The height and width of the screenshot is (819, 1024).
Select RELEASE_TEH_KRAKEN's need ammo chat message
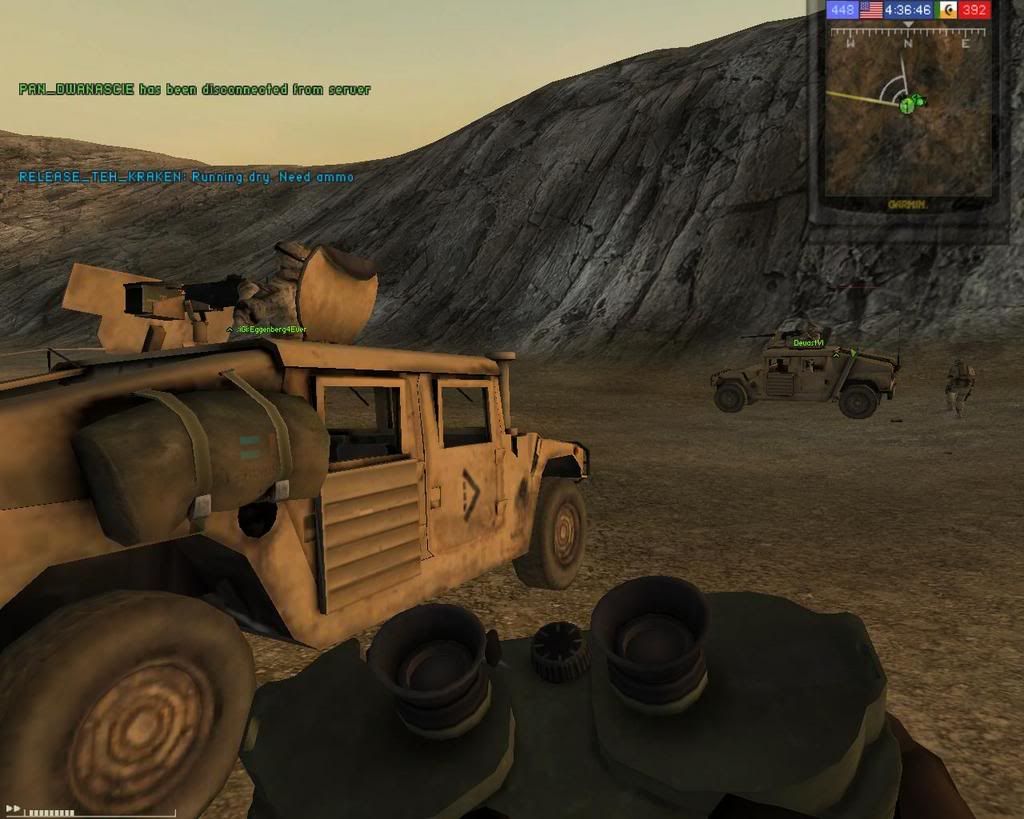coord(186,177)
